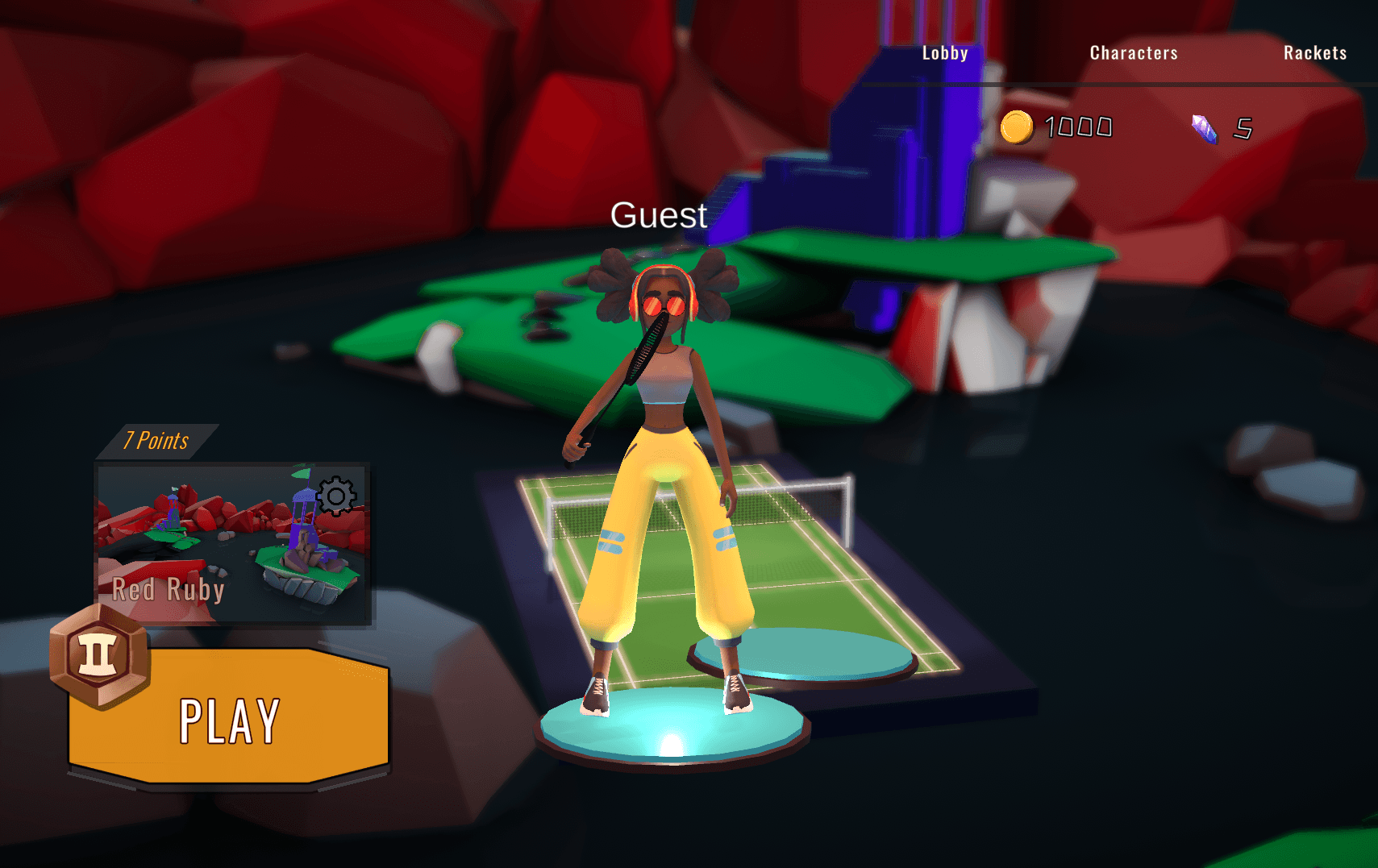This screenshot has height=868, width=1378.
Task: Switch to the Characters tab
Action: [1133, 52]
